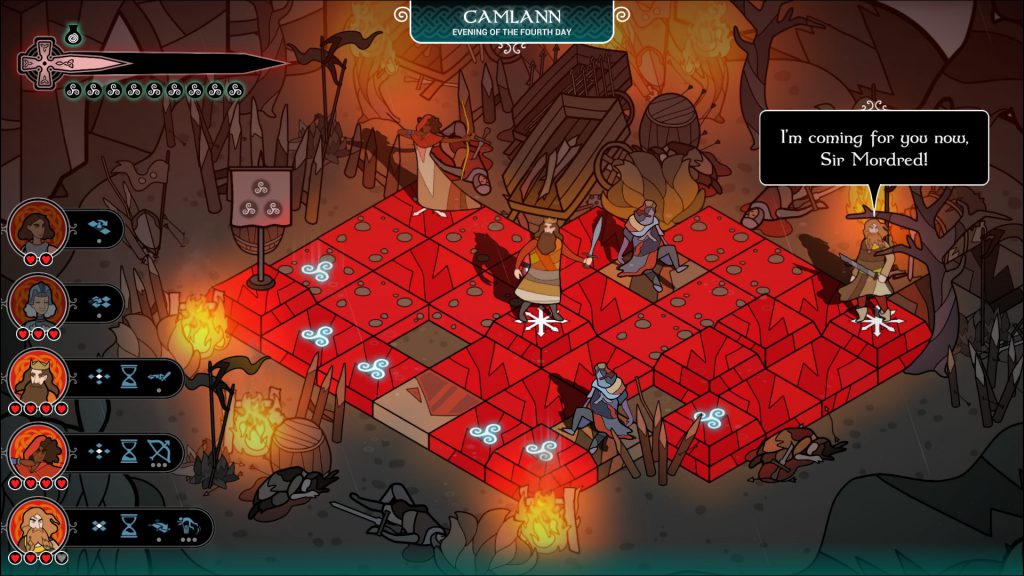This screenshot has height=576, width=1024.
Task: Click the Camlann location banner
Action: 511,21
